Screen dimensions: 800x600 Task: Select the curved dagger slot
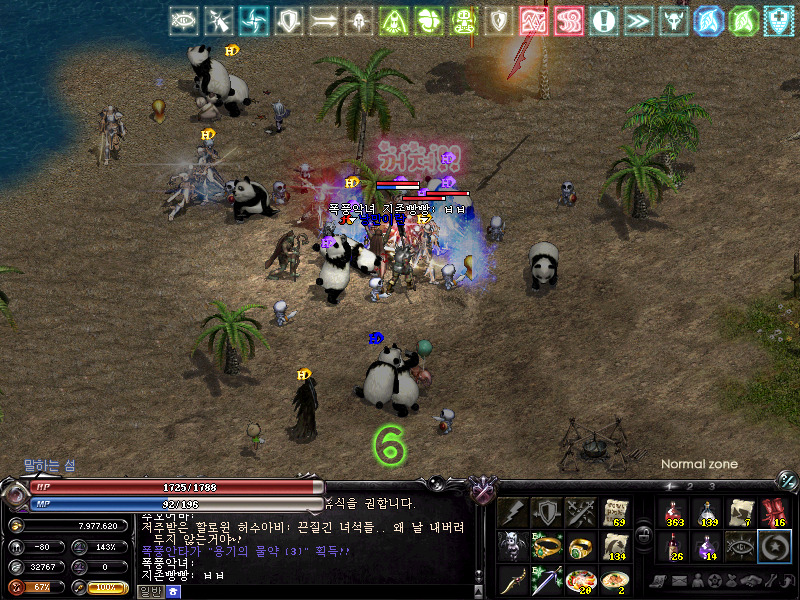[514, 580]
